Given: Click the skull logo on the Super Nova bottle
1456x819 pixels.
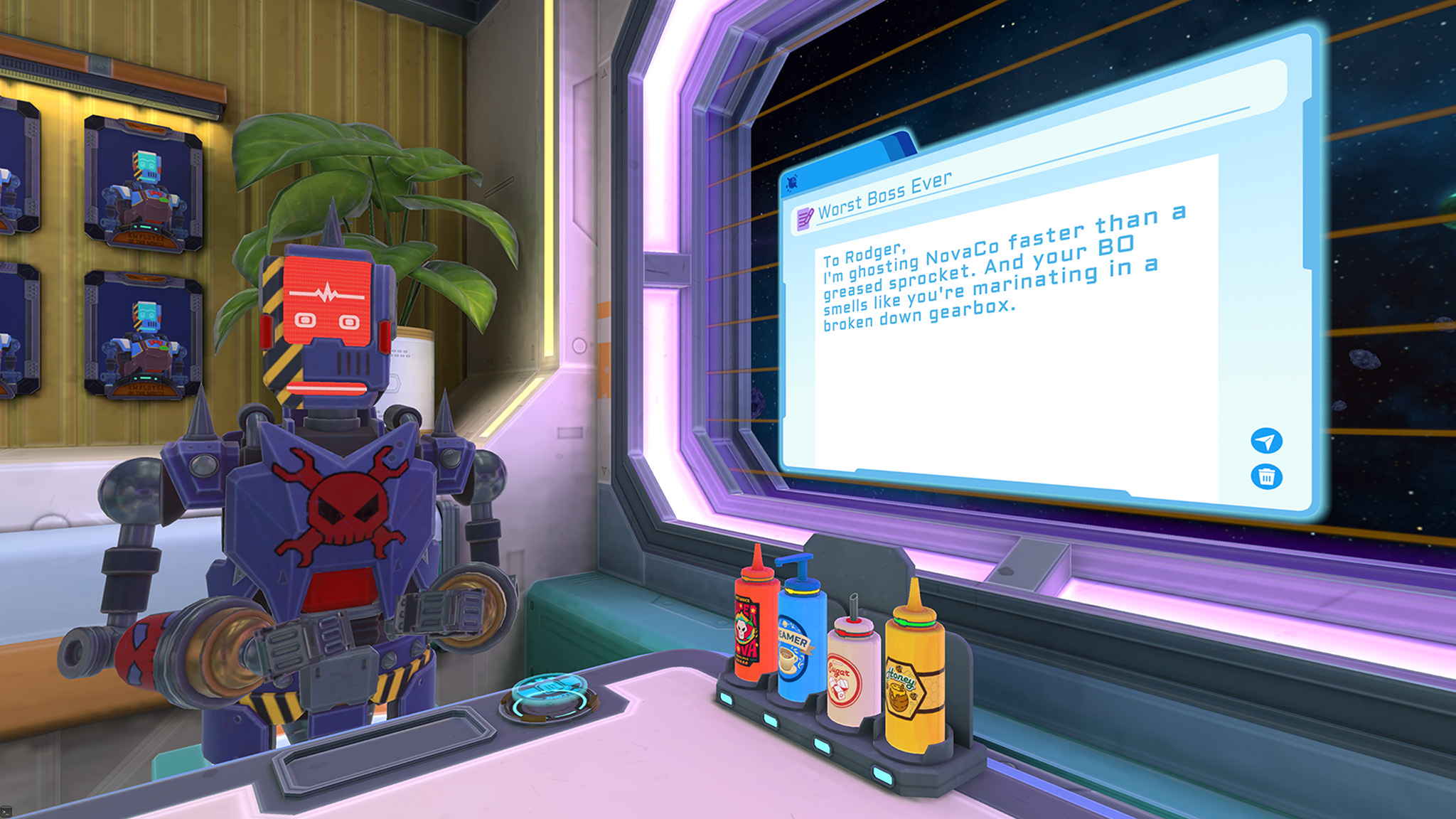Looking at the screenshot, I should [742, 628].
